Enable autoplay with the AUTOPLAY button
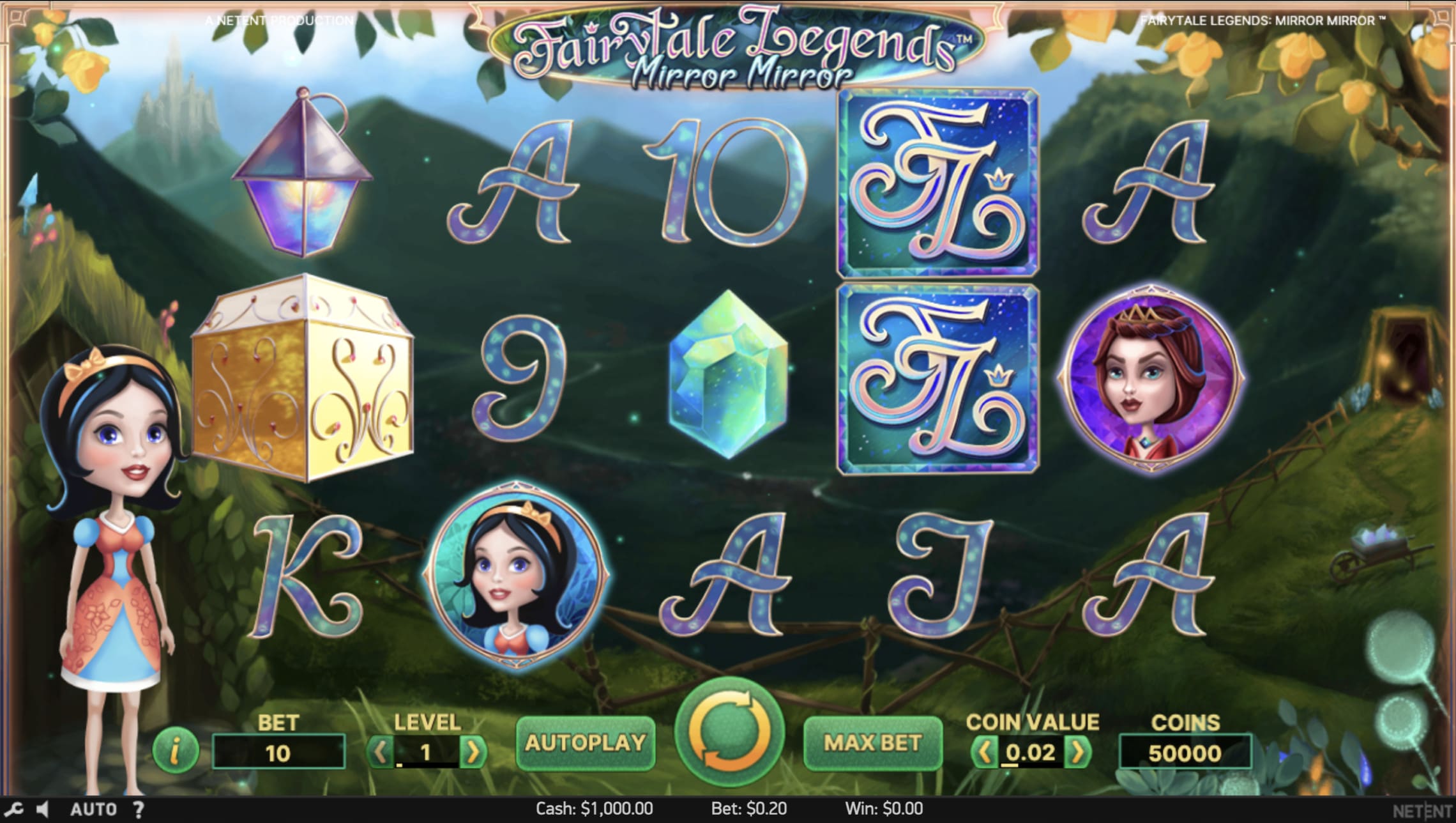Screen dimensions: 1456x823 pyautogui.click(x=587, y=743)
